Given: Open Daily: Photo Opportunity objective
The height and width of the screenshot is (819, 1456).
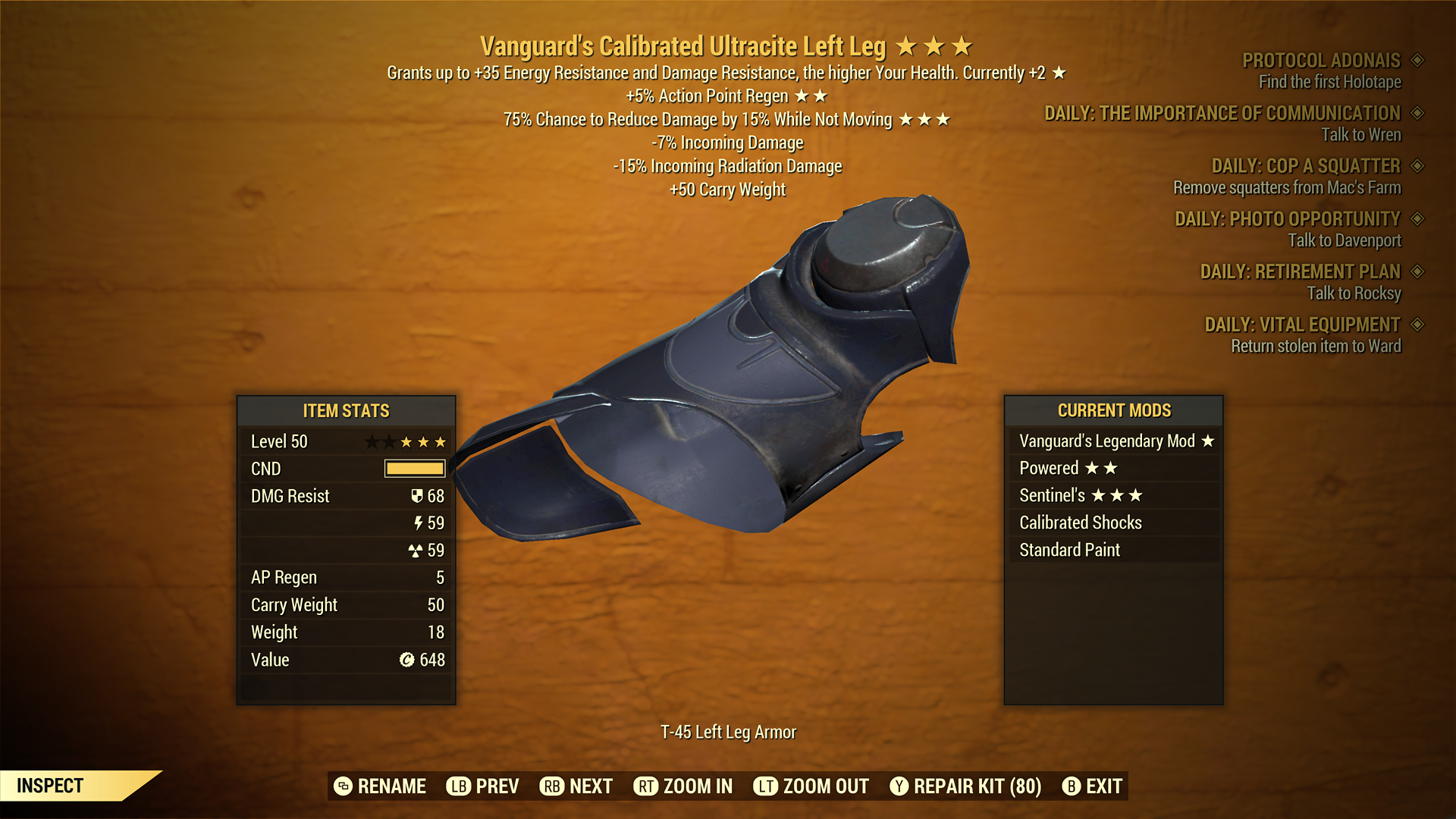Looking at the screenshot, I should (1287, 219).
